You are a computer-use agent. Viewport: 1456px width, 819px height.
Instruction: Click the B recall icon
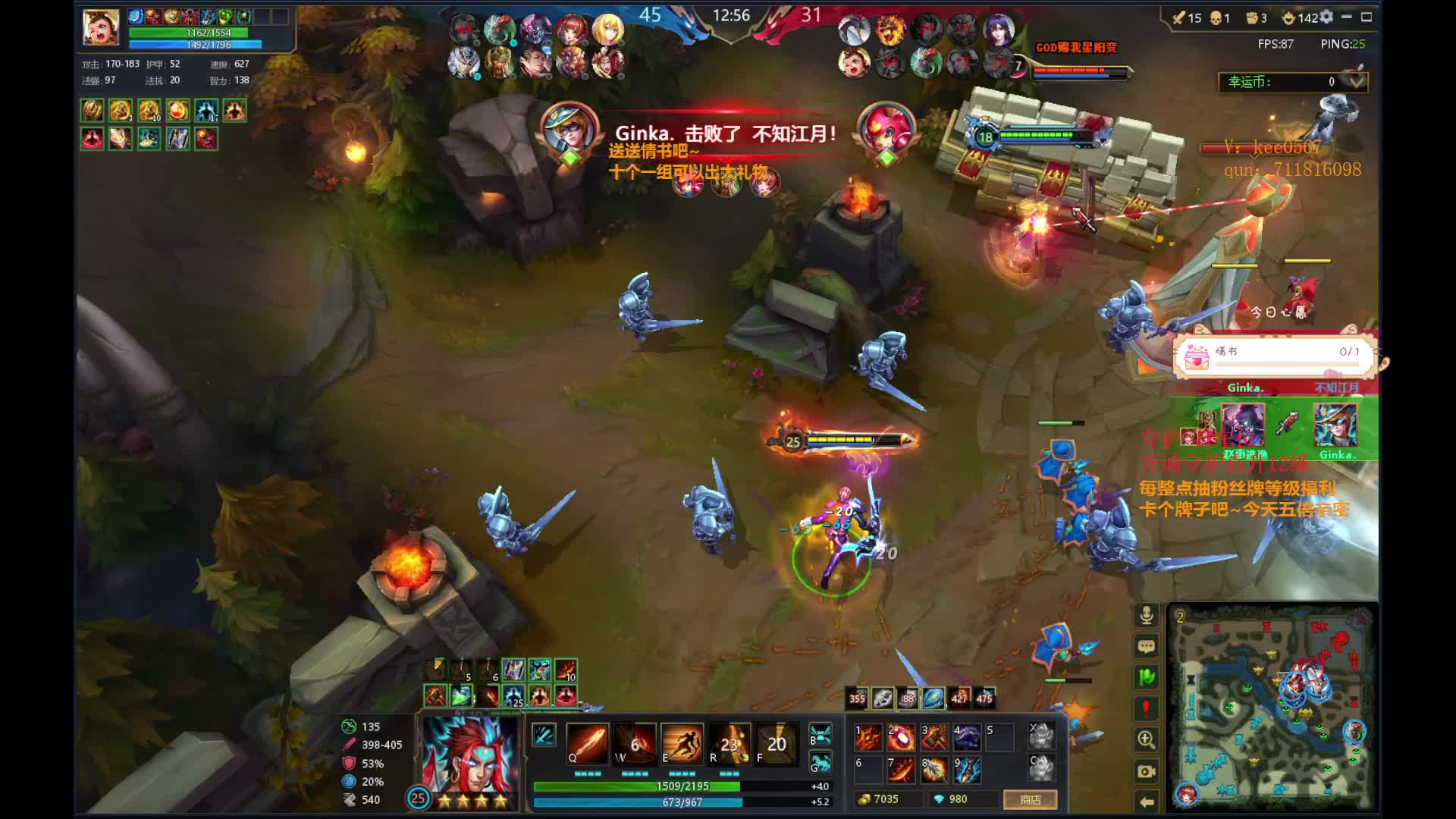820,733
